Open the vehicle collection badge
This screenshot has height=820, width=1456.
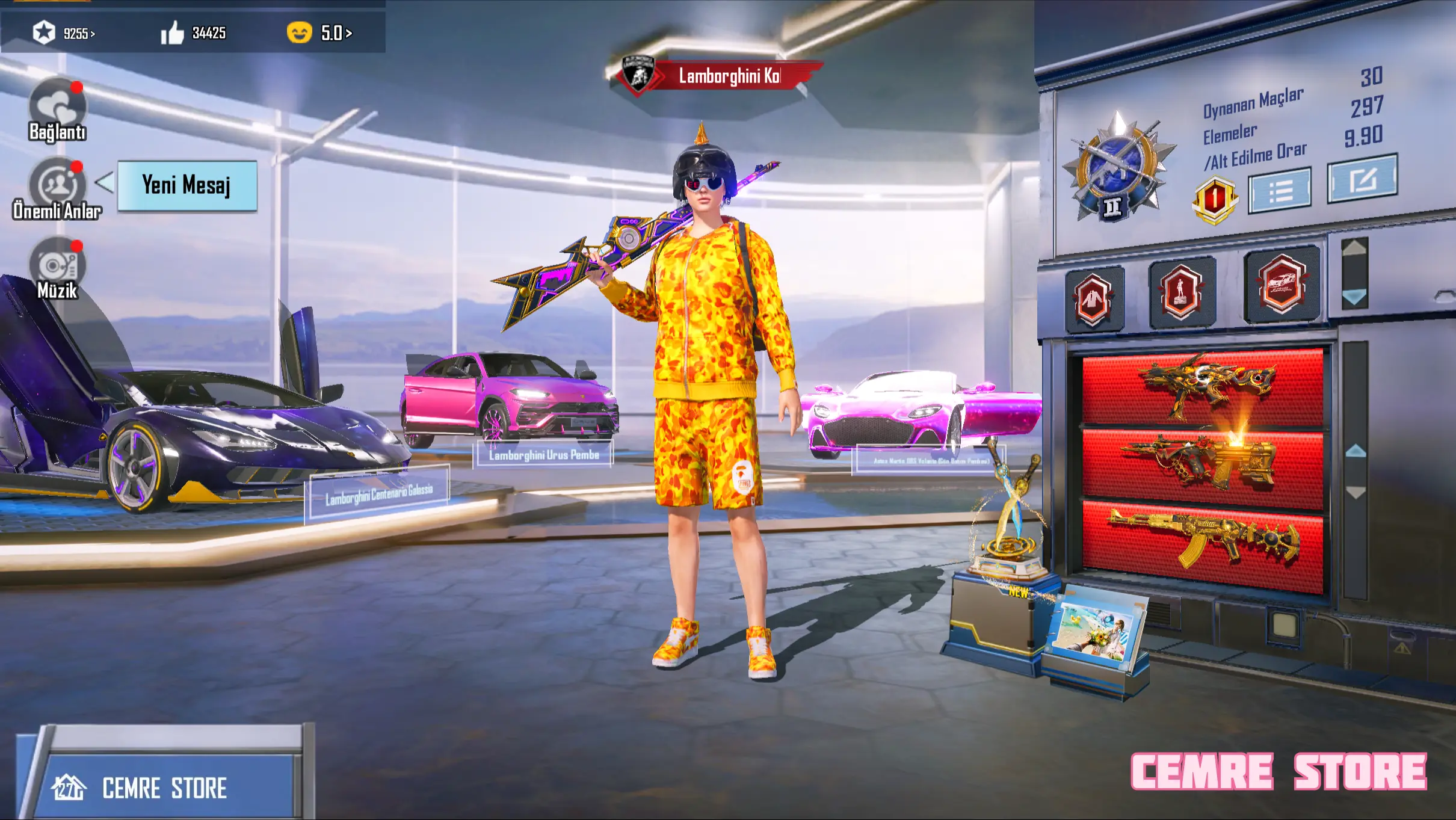point(1282,284)
